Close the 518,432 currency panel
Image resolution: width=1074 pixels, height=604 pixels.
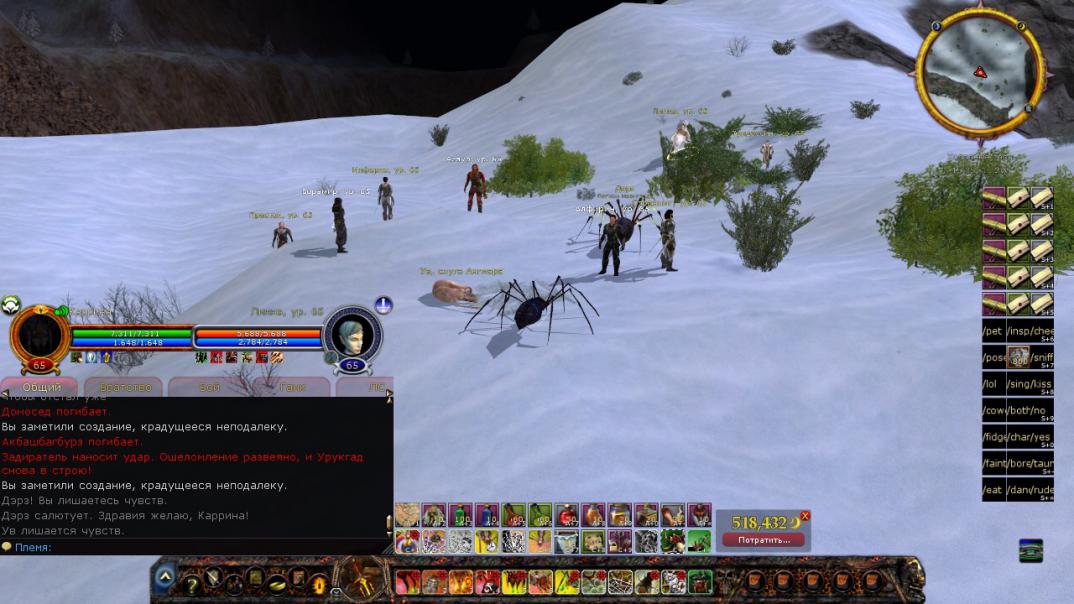[x=805, y=516]
